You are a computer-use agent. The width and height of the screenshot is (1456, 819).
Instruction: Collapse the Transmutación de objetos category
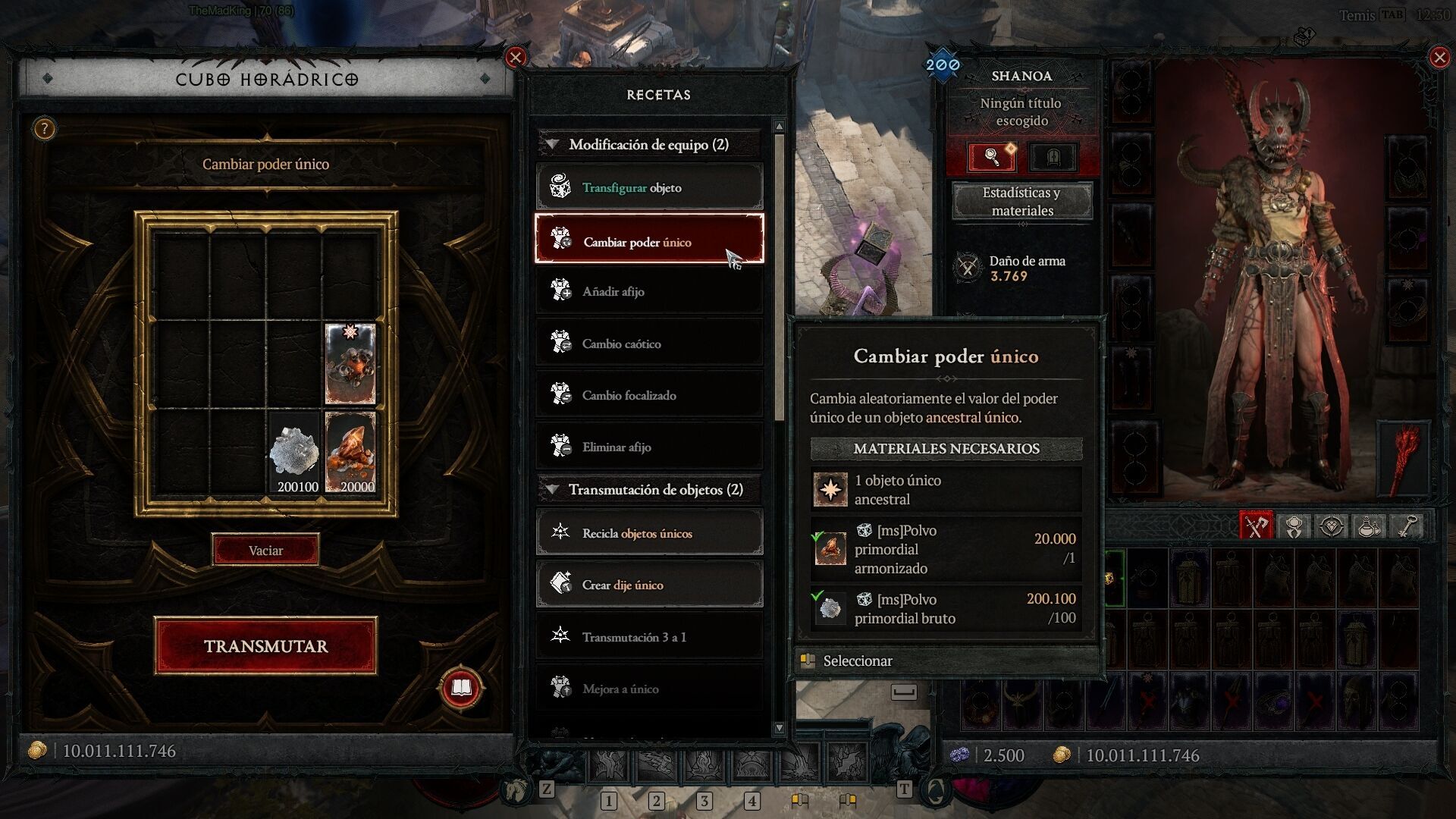tap(553, 489)
